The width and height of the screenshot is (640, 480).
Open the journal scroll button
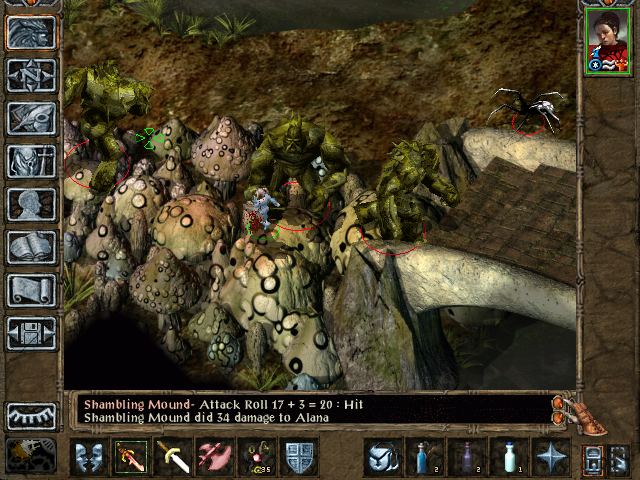32,290
